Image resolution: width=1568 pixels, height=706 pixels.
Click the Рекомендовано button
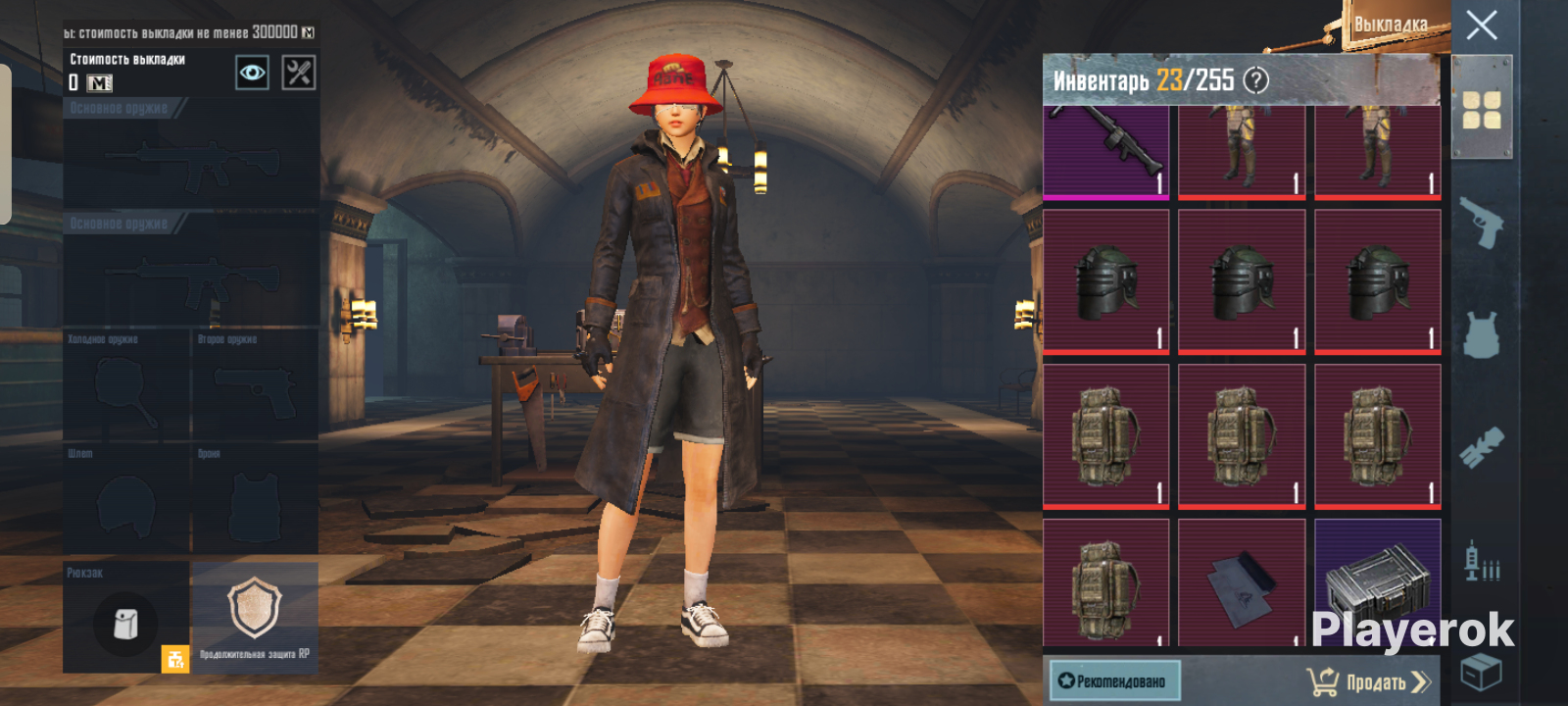[x=1114, y=681]
